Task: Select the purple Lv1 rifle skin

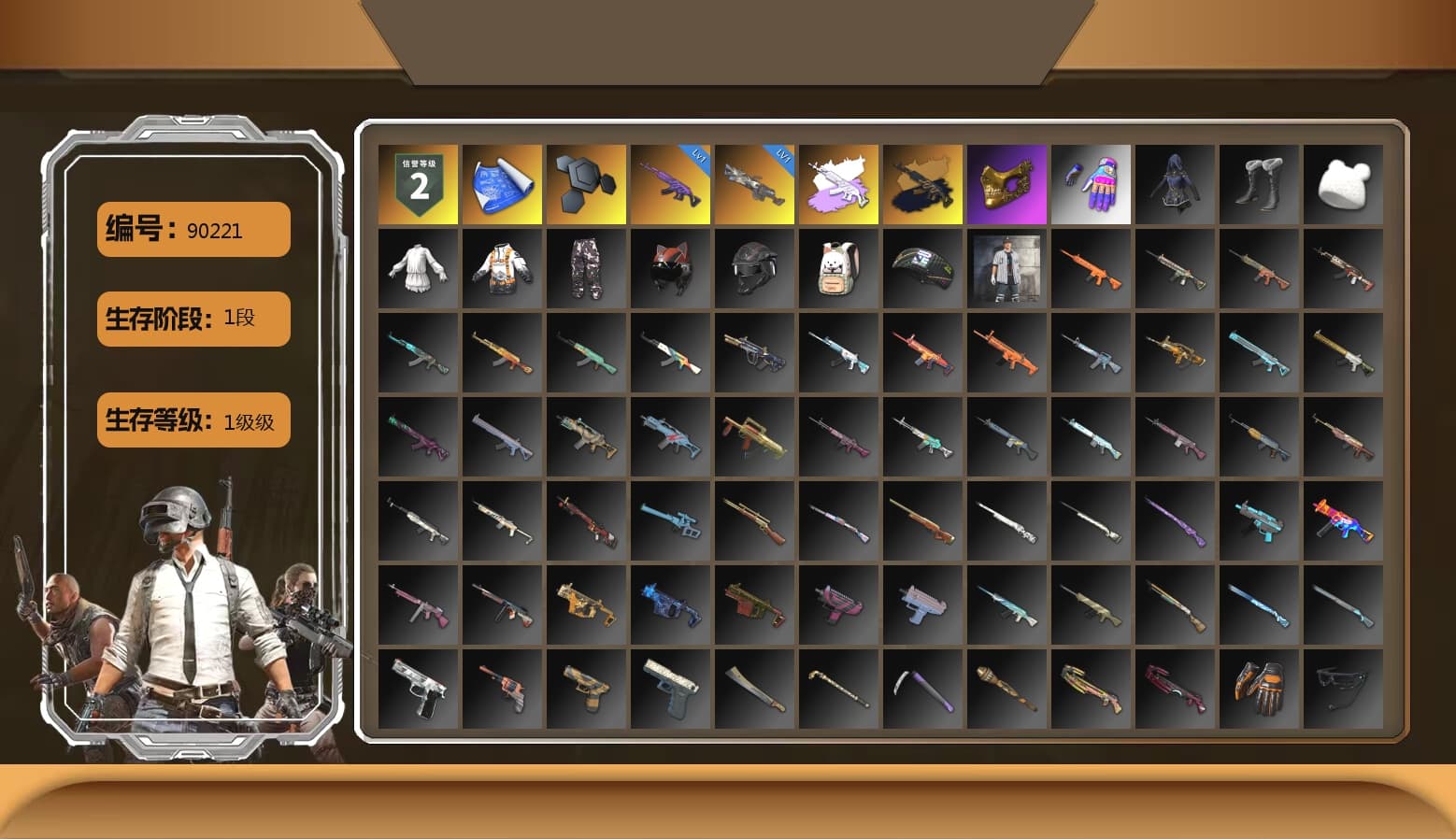Action: point(669,183)
